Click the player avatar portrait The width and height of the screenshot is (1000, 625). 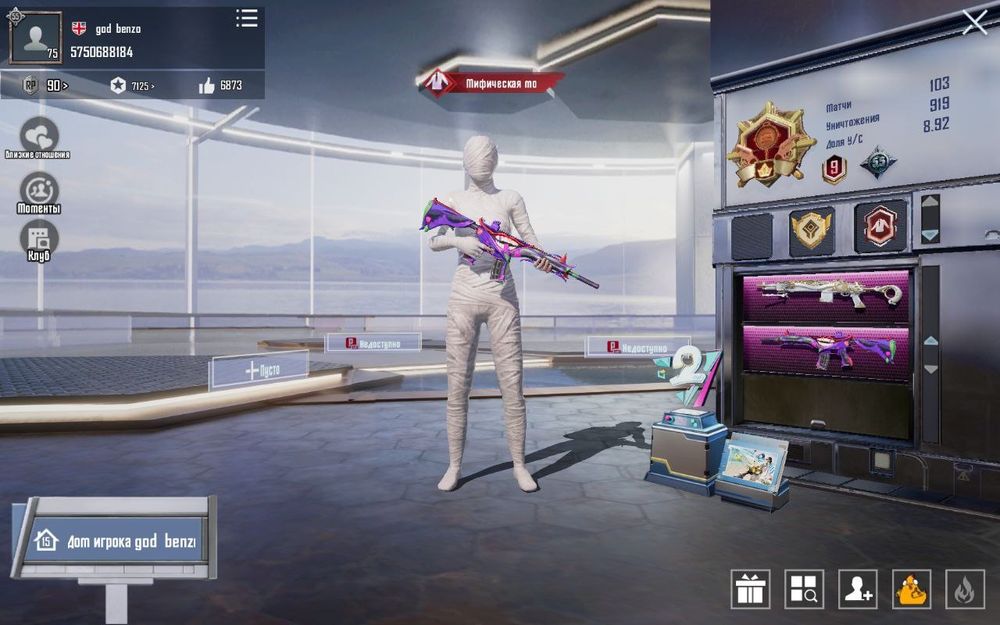click(x=36, y=38)
